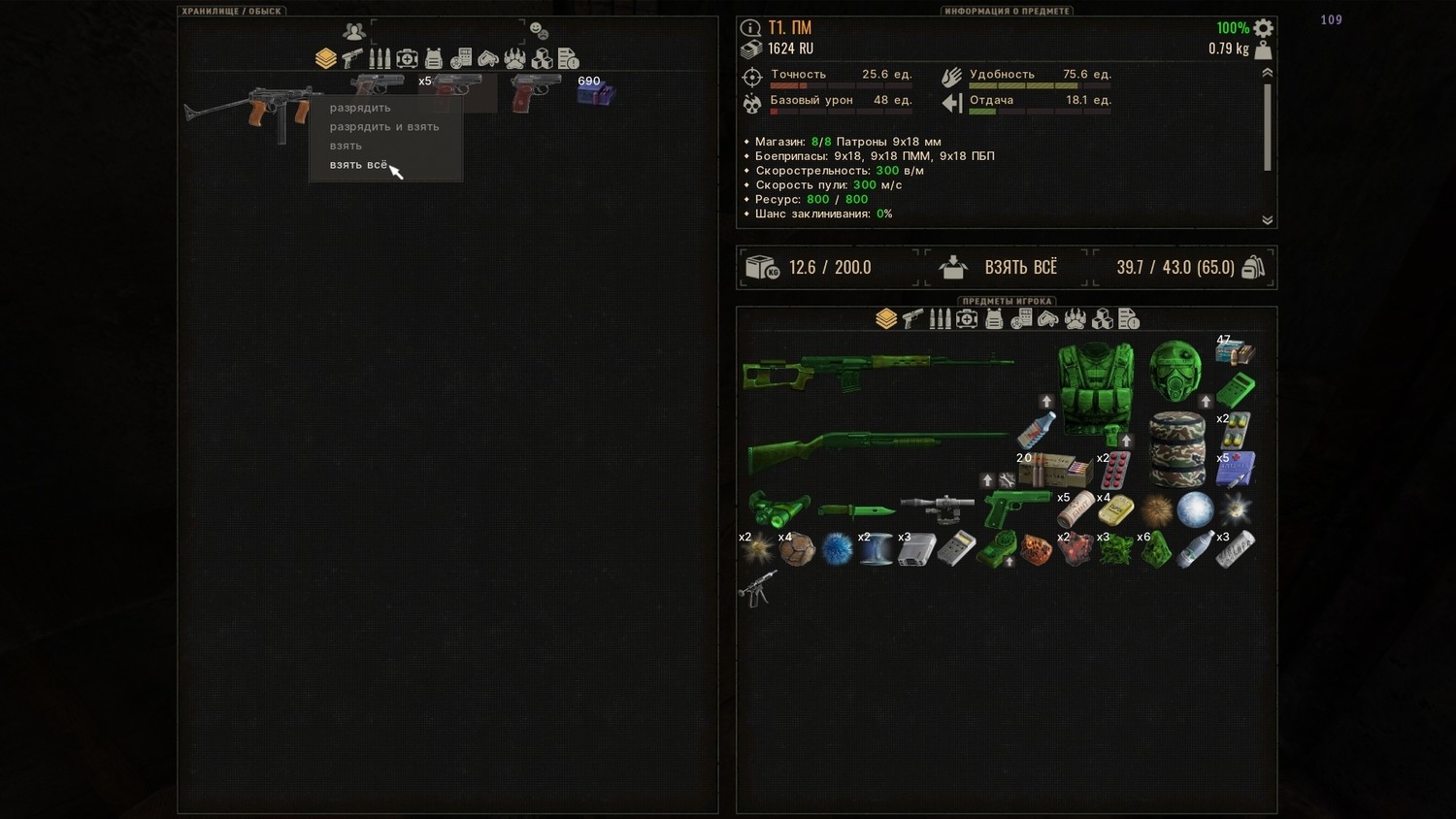Filter stash by weapons using the pistol icon
Viewport: 1456px width, 819px height.
[x=352, y=59]
